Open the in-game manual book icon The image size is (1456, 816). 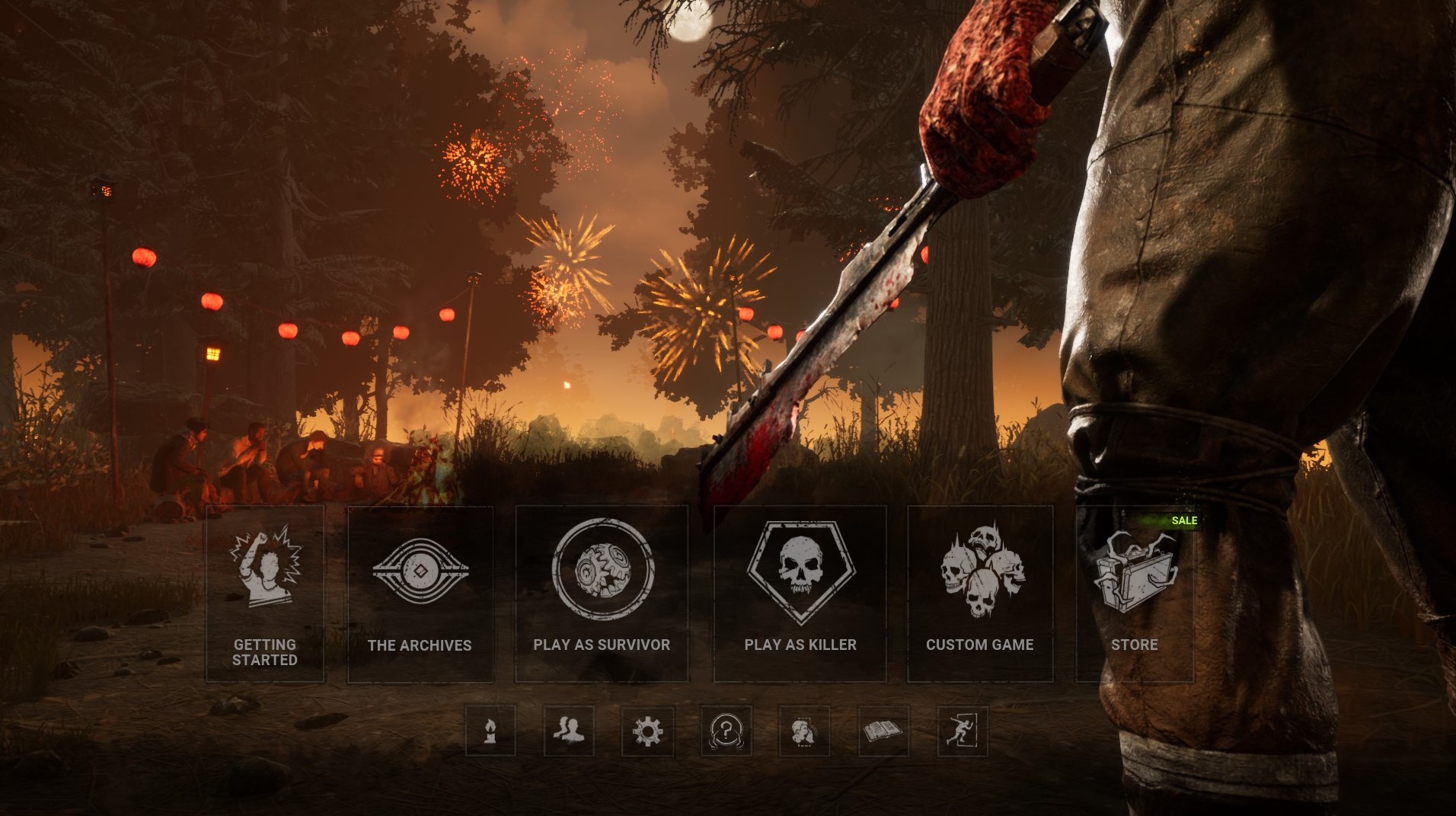click(882, 730)
